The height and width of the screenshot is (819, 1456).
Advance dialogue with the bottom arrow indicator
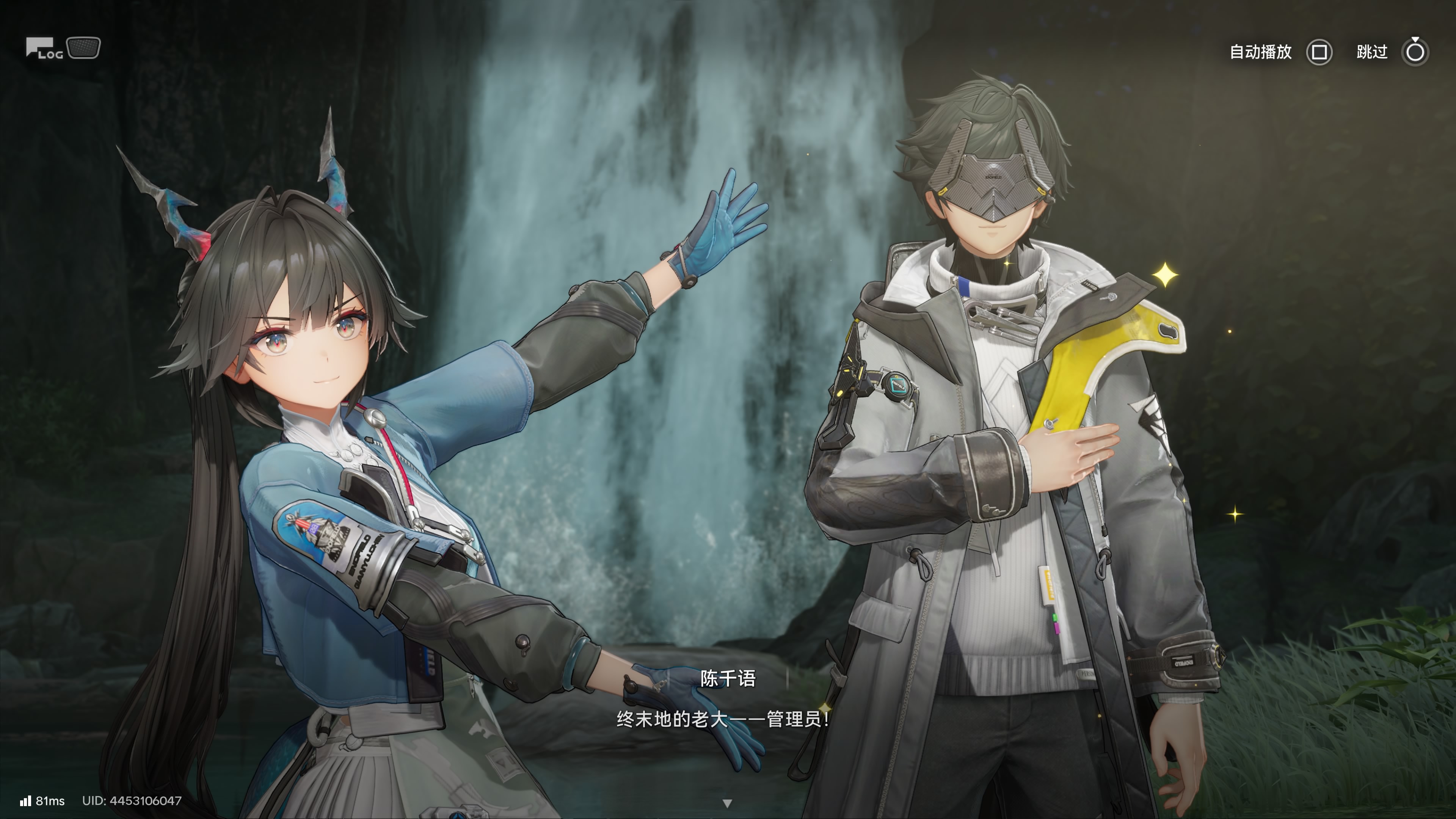coord(728,803)
